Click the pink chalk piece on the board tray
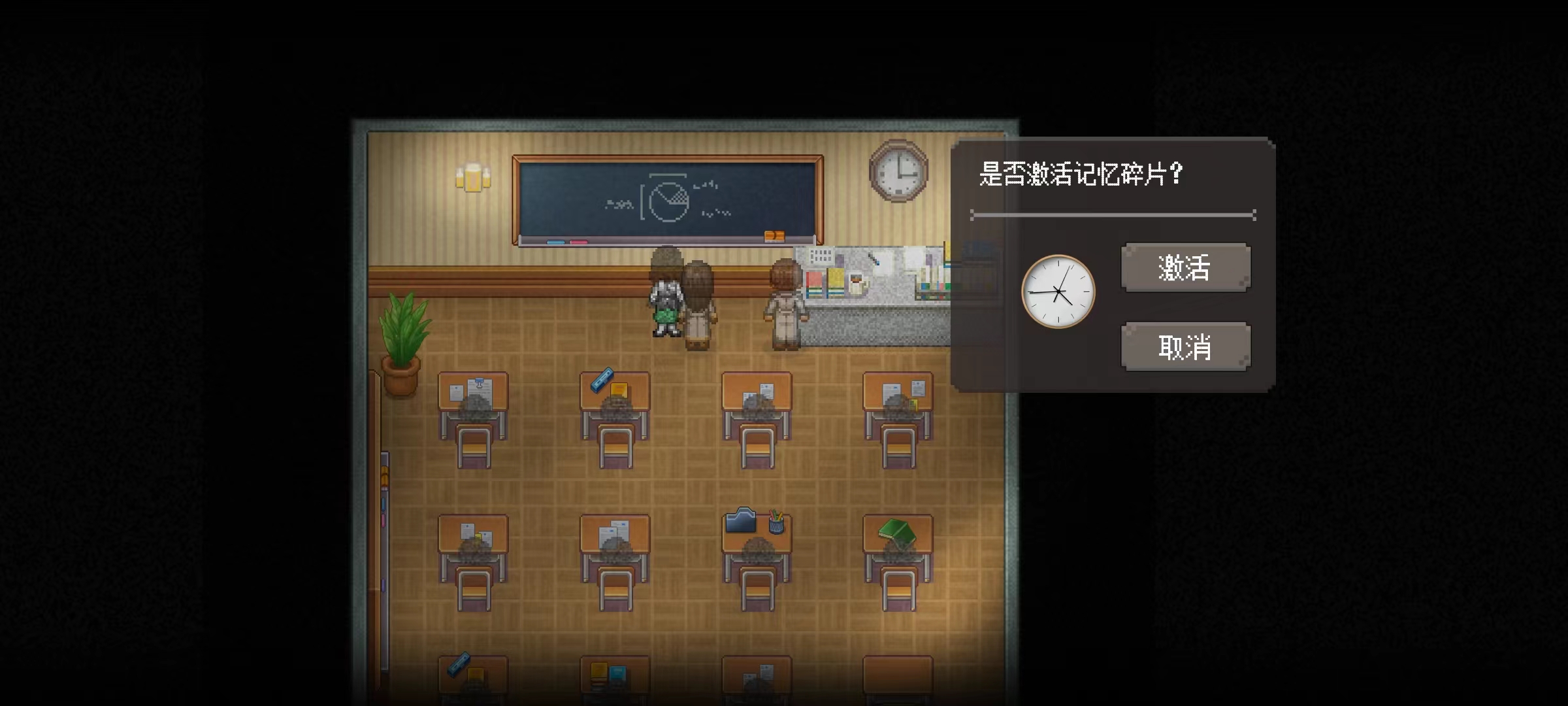The width and height of the screenshot is (1568, 706). point(578,242)
